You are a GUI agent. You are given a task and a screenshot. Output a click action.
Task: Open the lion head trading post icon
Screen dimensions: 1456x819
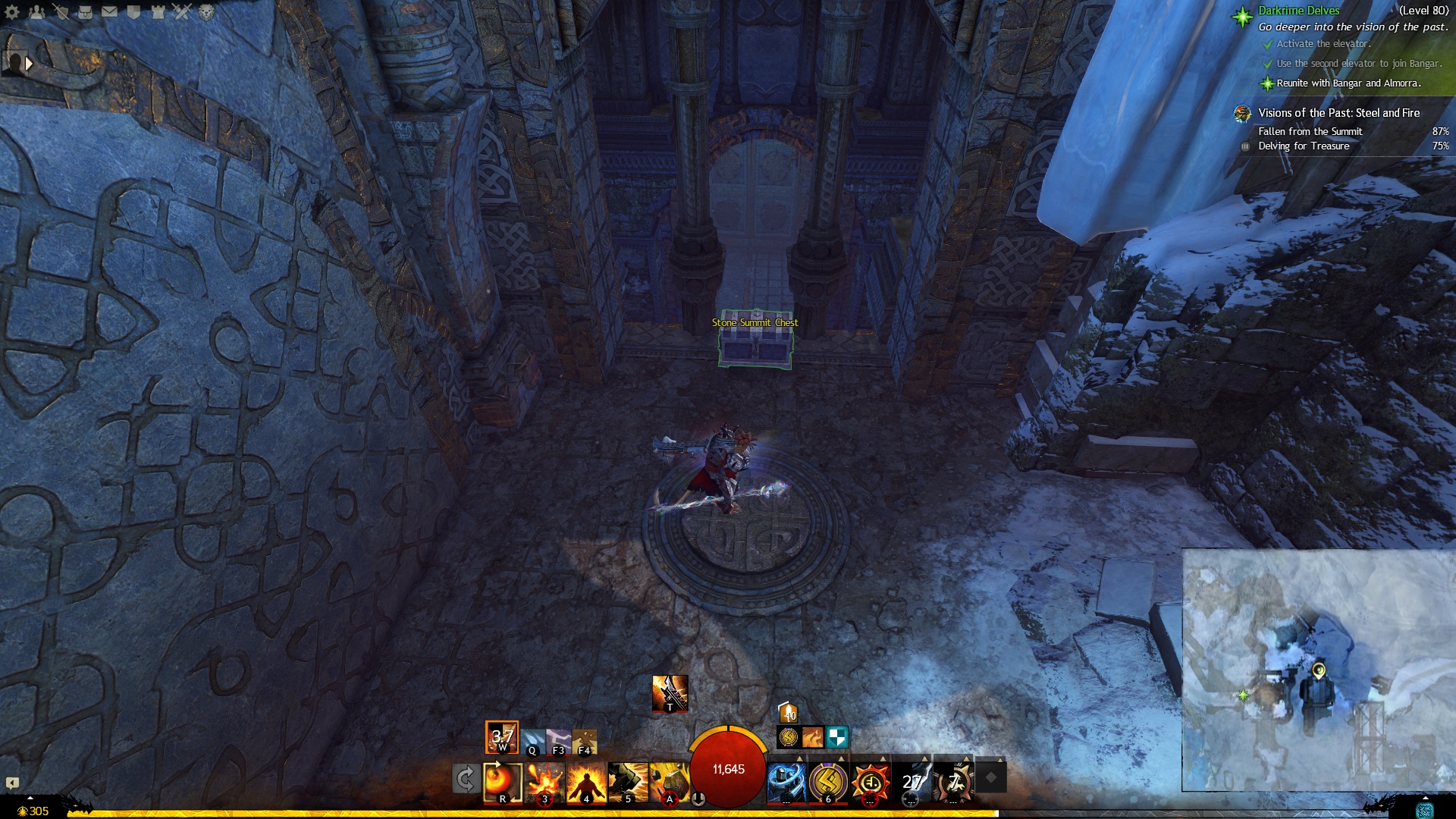coord(206,11)
